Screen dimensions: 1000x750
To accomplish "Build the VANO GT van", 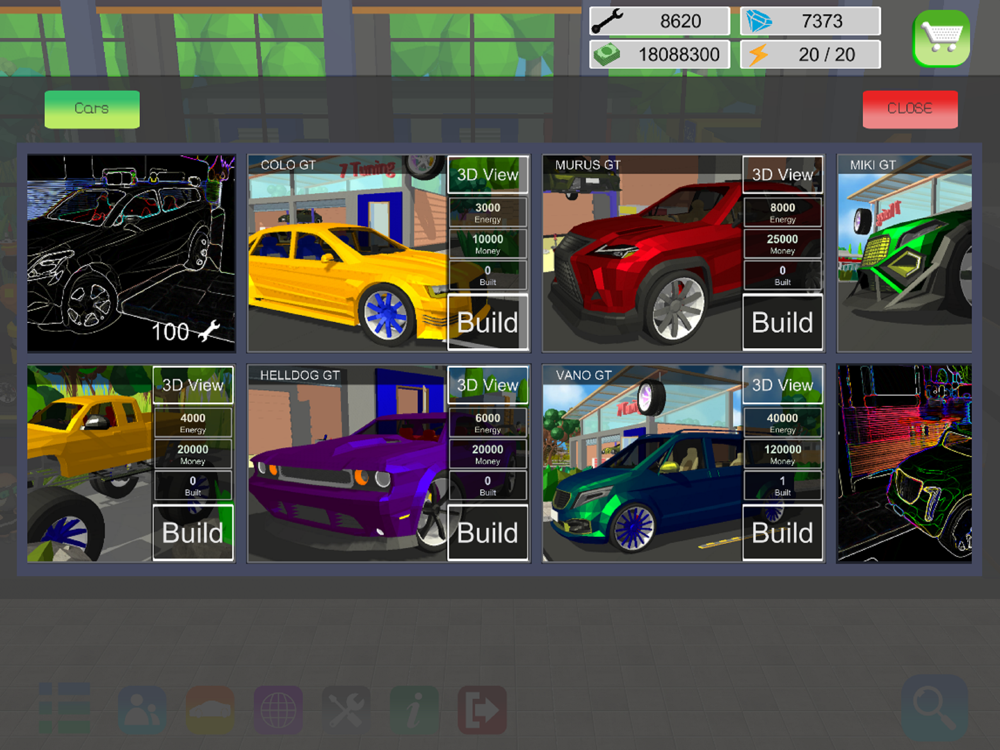I will [x=782, y=532].
